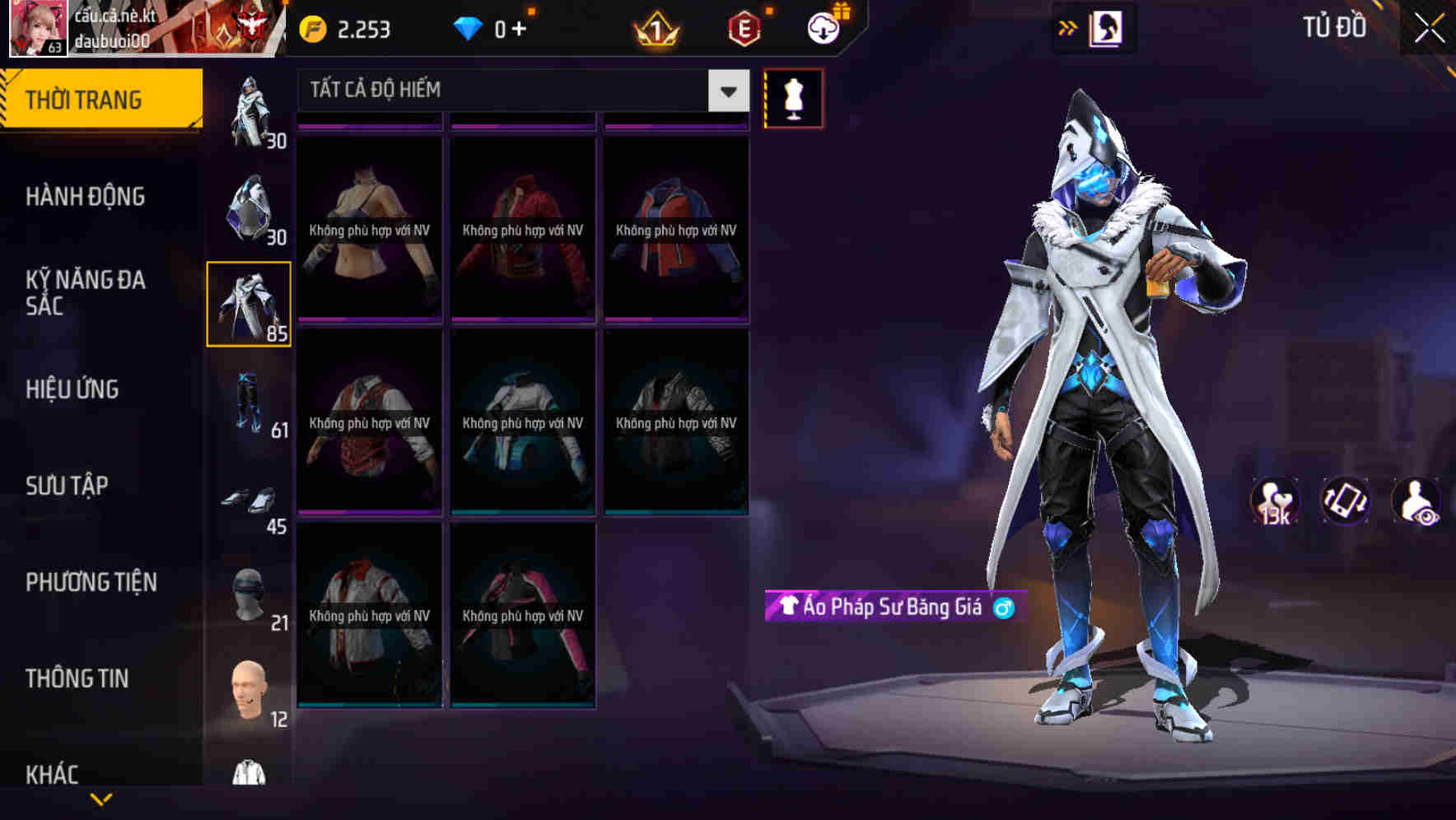Expand the arrow below the KHÁC menu
Image resolution: width=1456 pixels, height=820 pixels.
(100, 797)
